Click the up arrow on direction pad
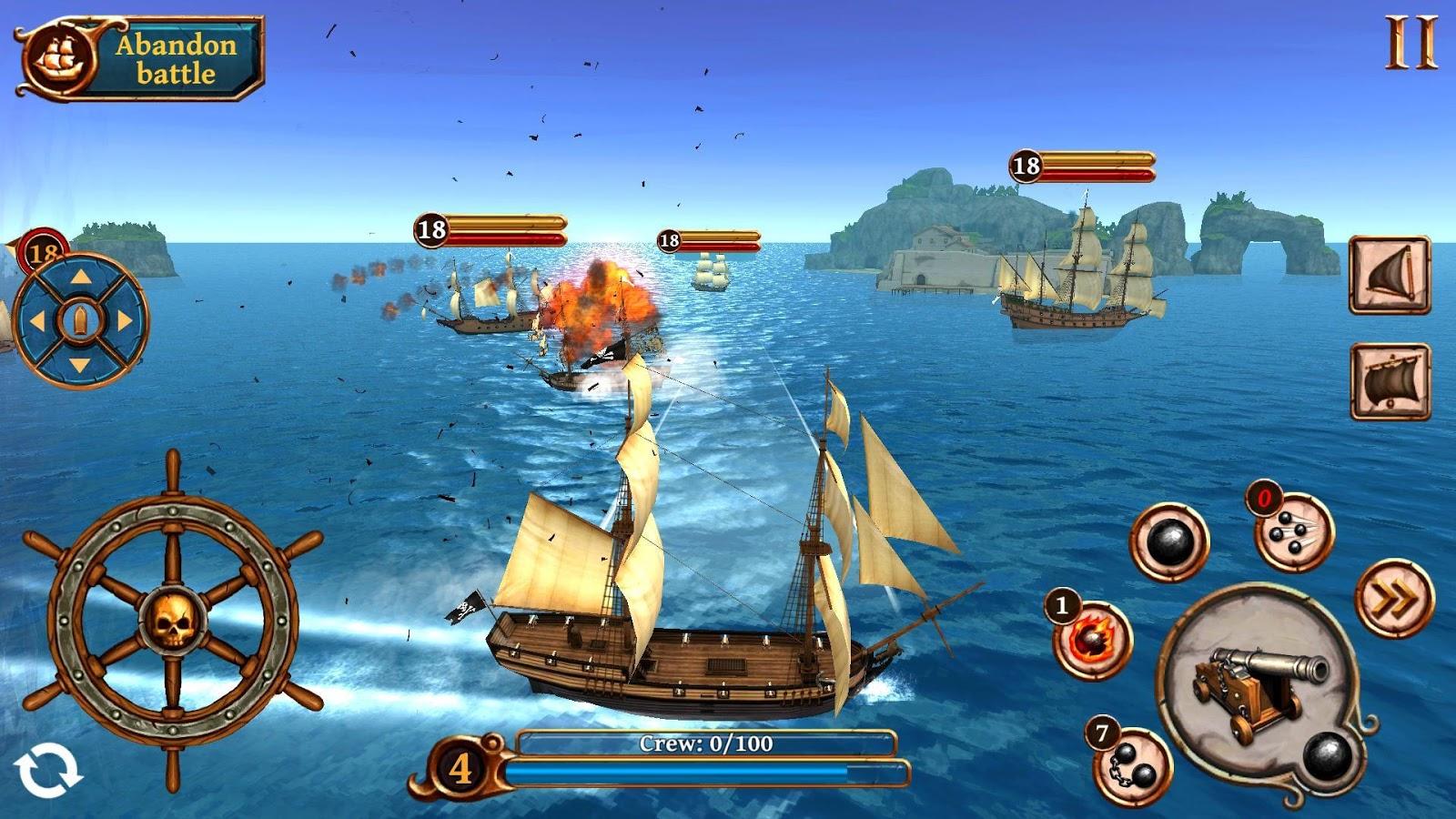This screenshot has width=1456, height=819. [80, 277]
